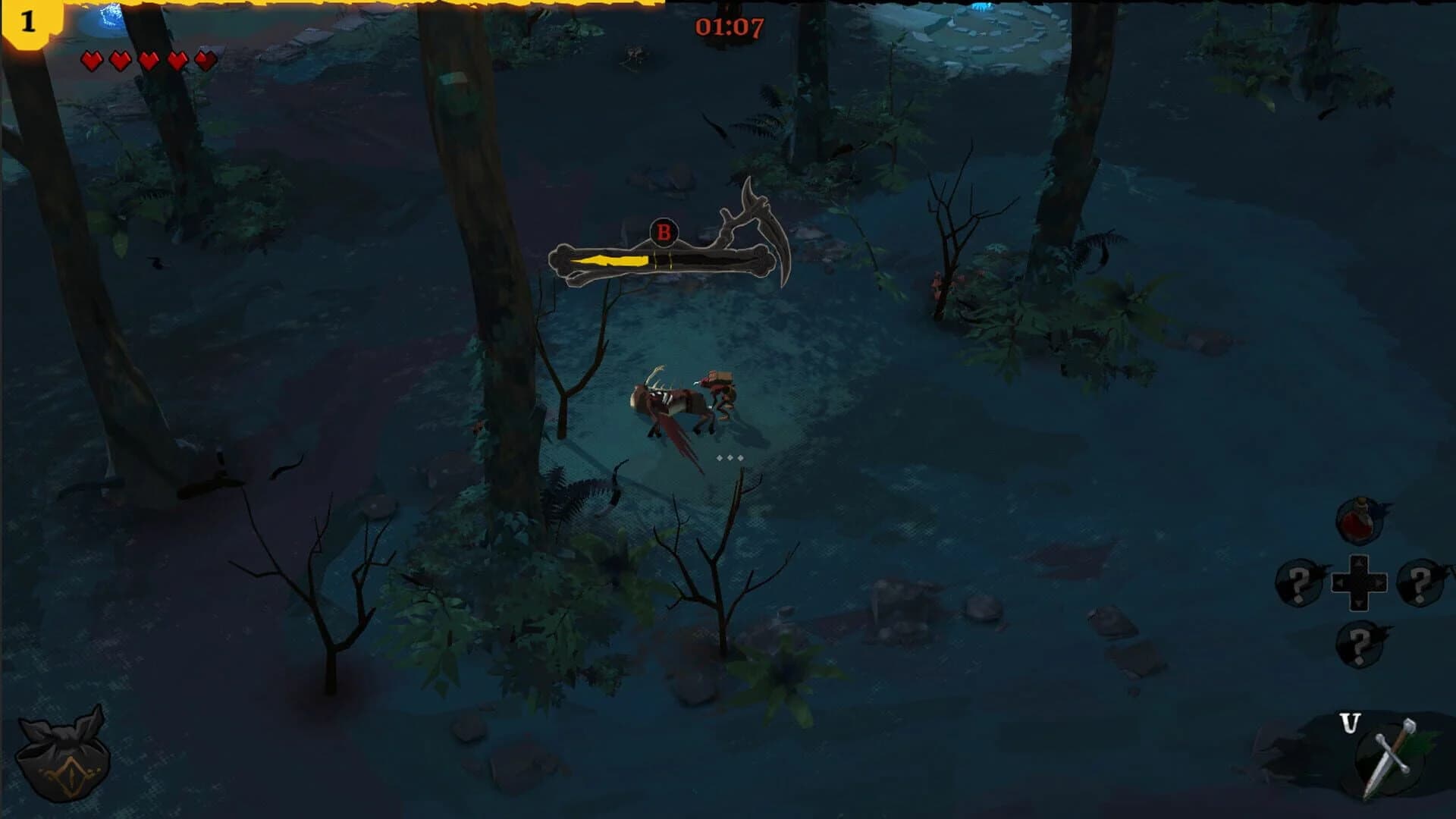The height and width of the screenshot is (819, 1456).
Task: Select the health potion icon
Action: (1358, 522)
